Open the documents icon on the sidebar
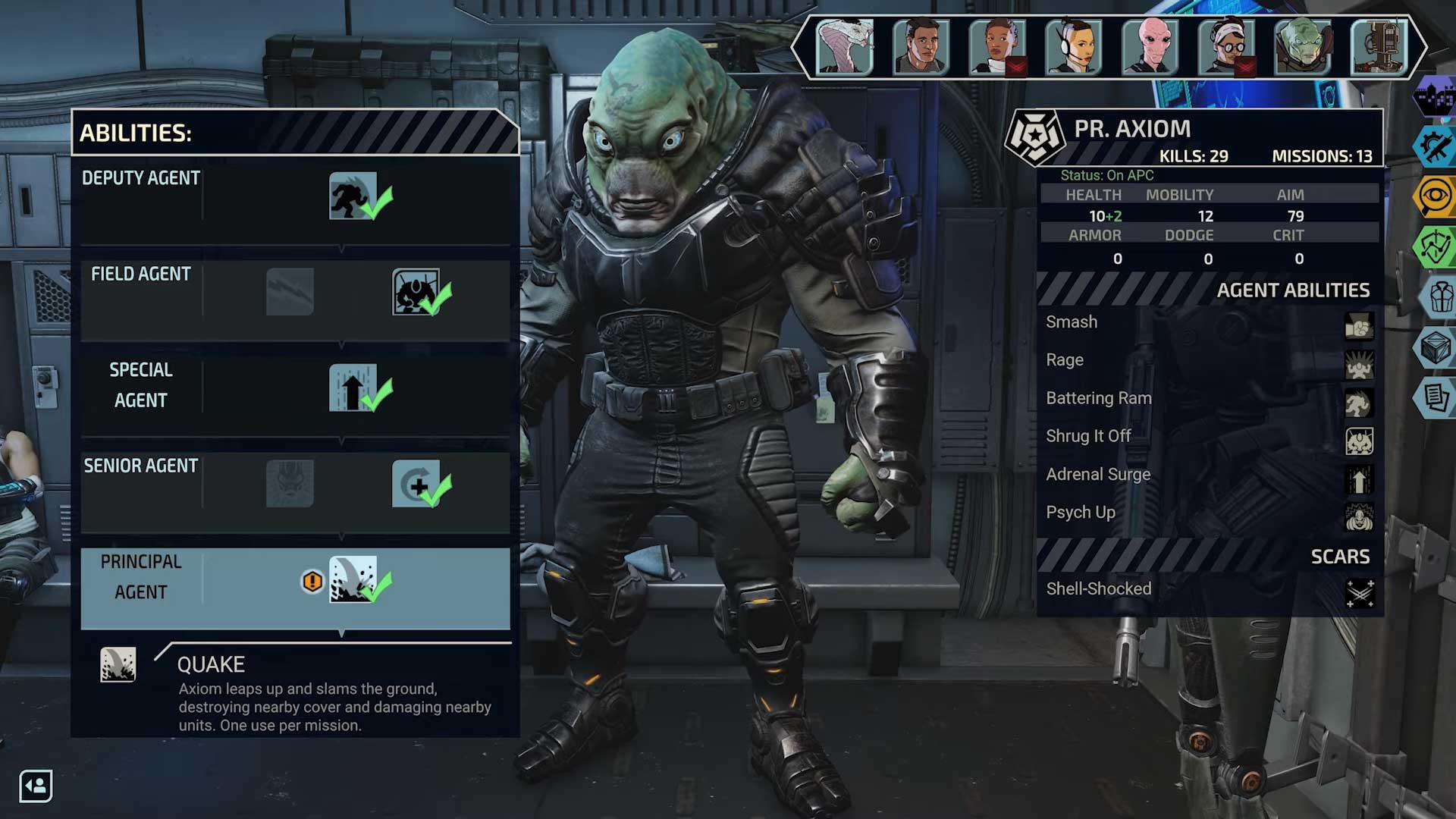This screenshot has width=1456, height=819. coord(1435,397)
